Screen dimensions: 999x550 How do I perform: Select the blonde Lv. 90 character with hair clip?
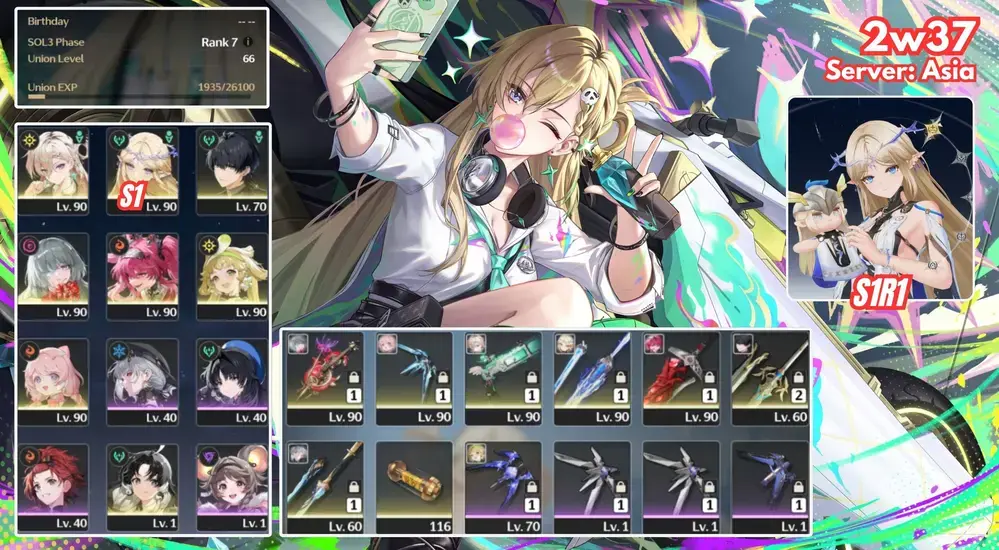tap(55, 170)
